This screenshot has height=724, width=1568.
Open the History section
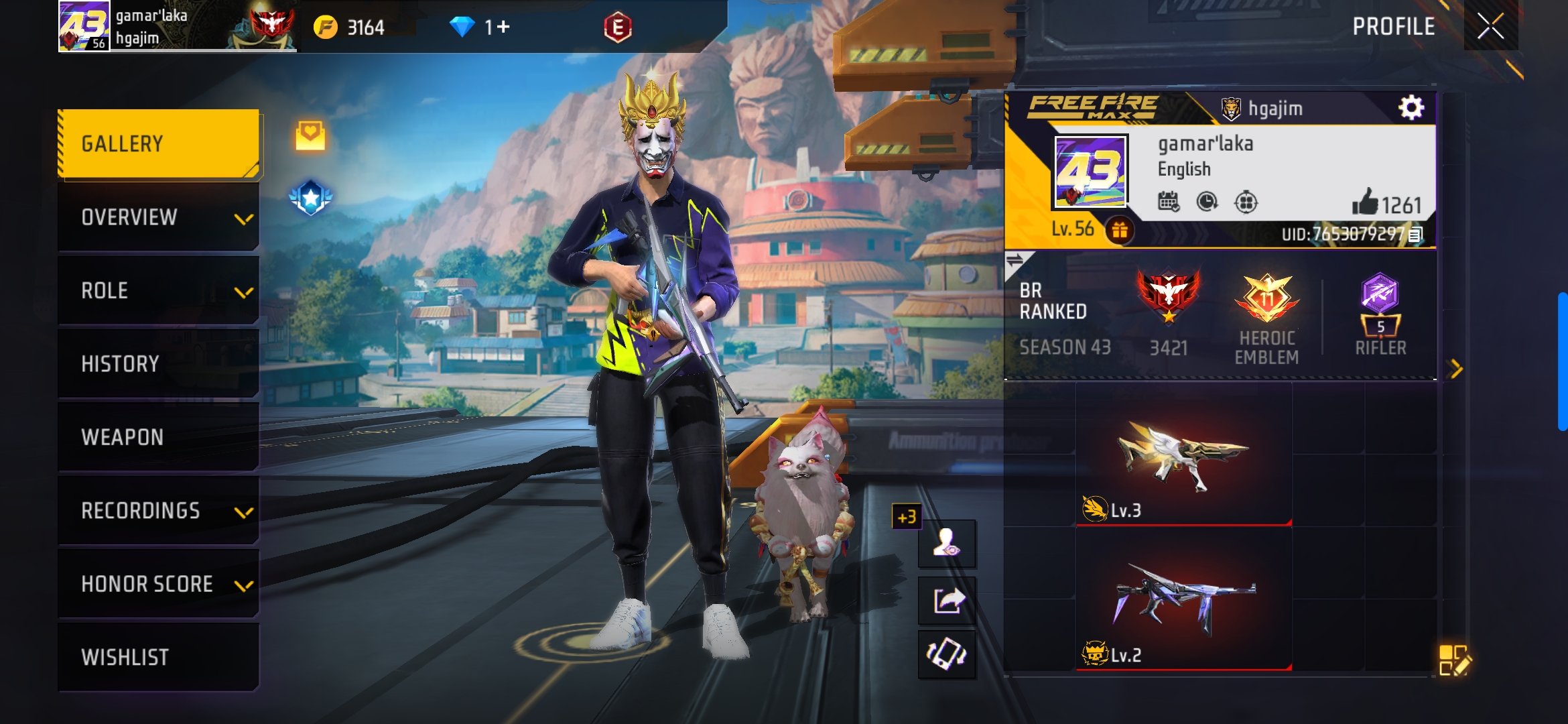click(159, 363)
